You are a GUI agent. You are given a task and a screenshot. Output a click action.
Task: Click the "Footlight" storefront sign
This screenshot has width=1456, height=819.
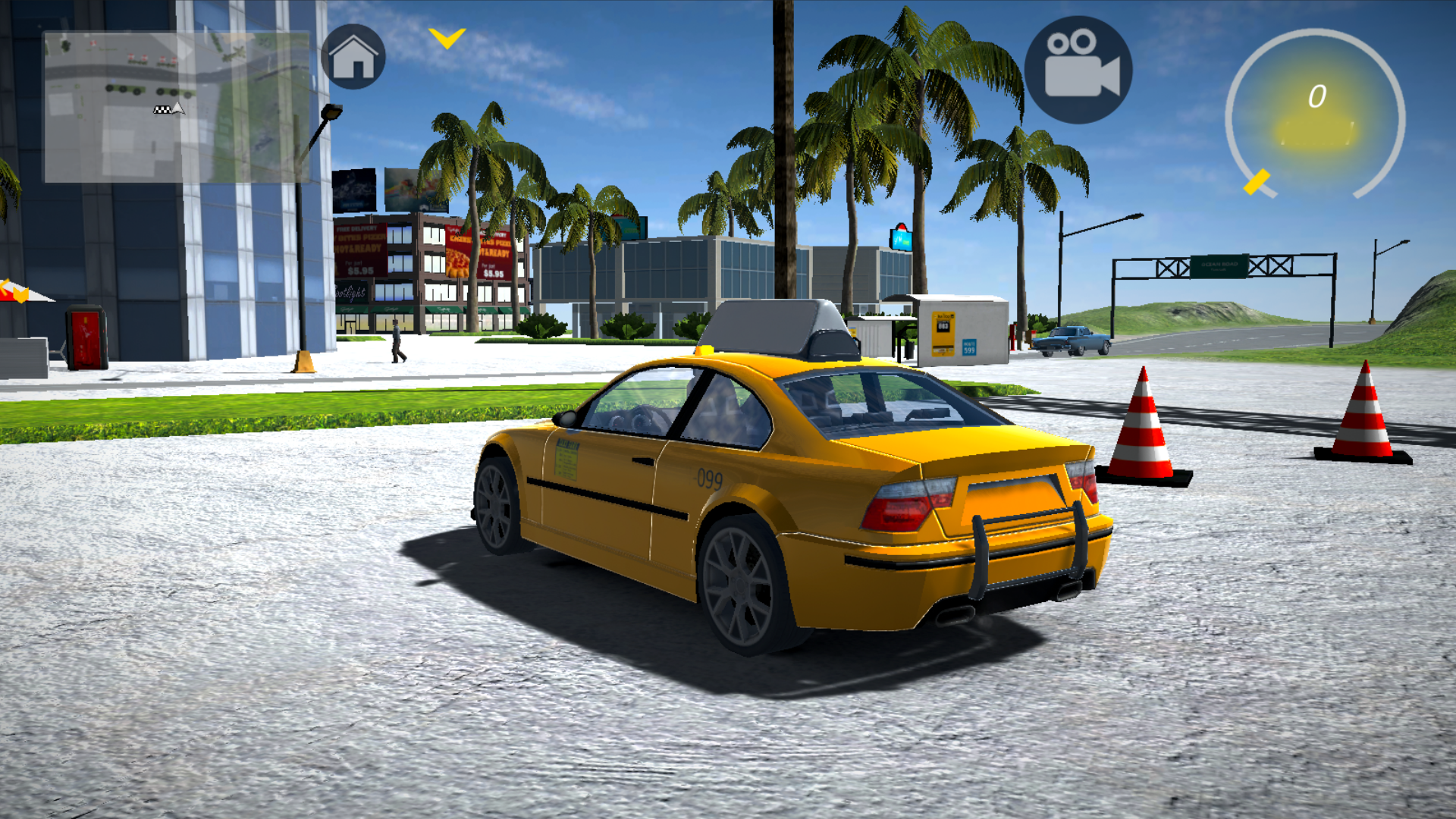[350, 293]
